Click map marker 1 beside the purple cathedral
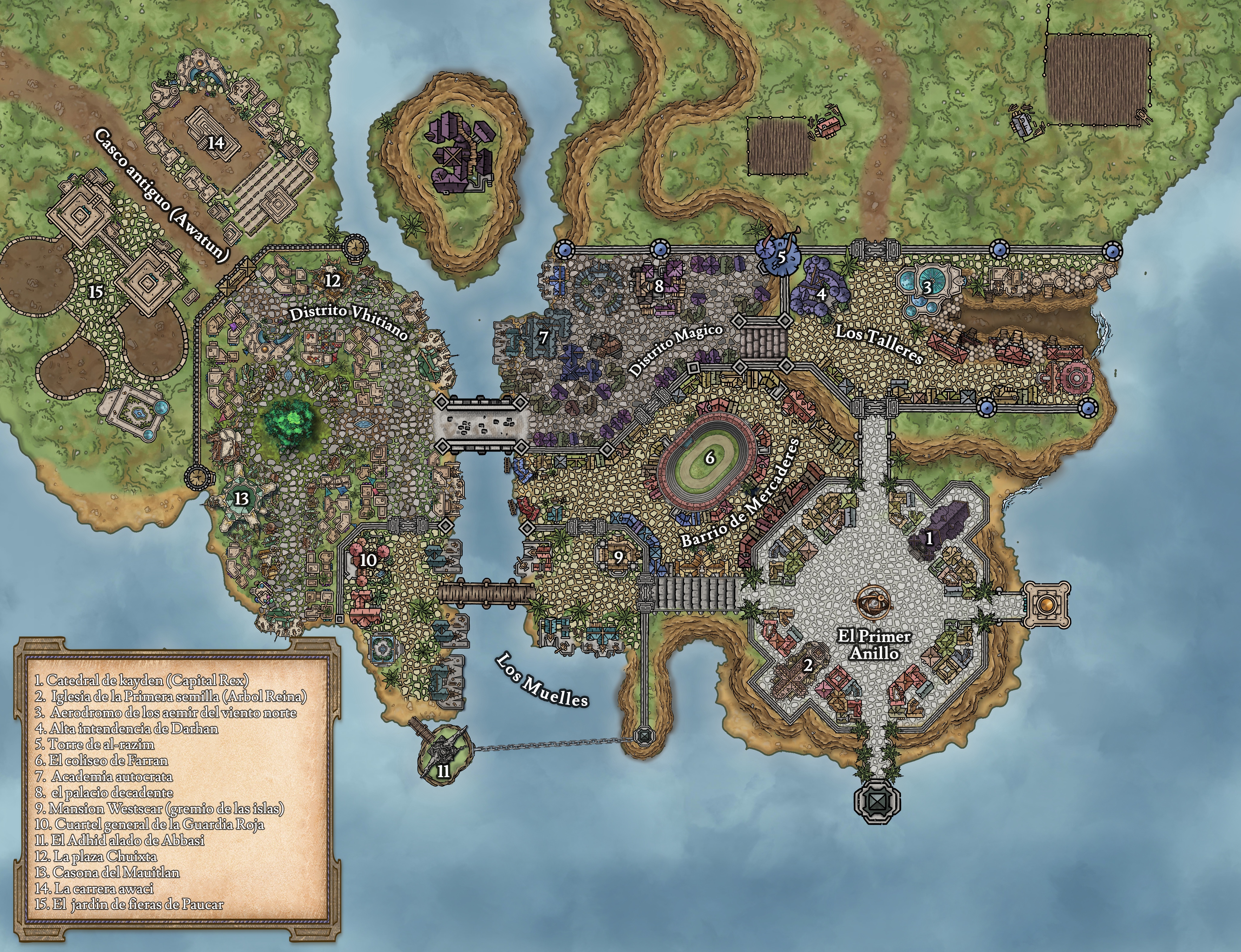This screenshot has height=952, width=1241. pos(929,538)
